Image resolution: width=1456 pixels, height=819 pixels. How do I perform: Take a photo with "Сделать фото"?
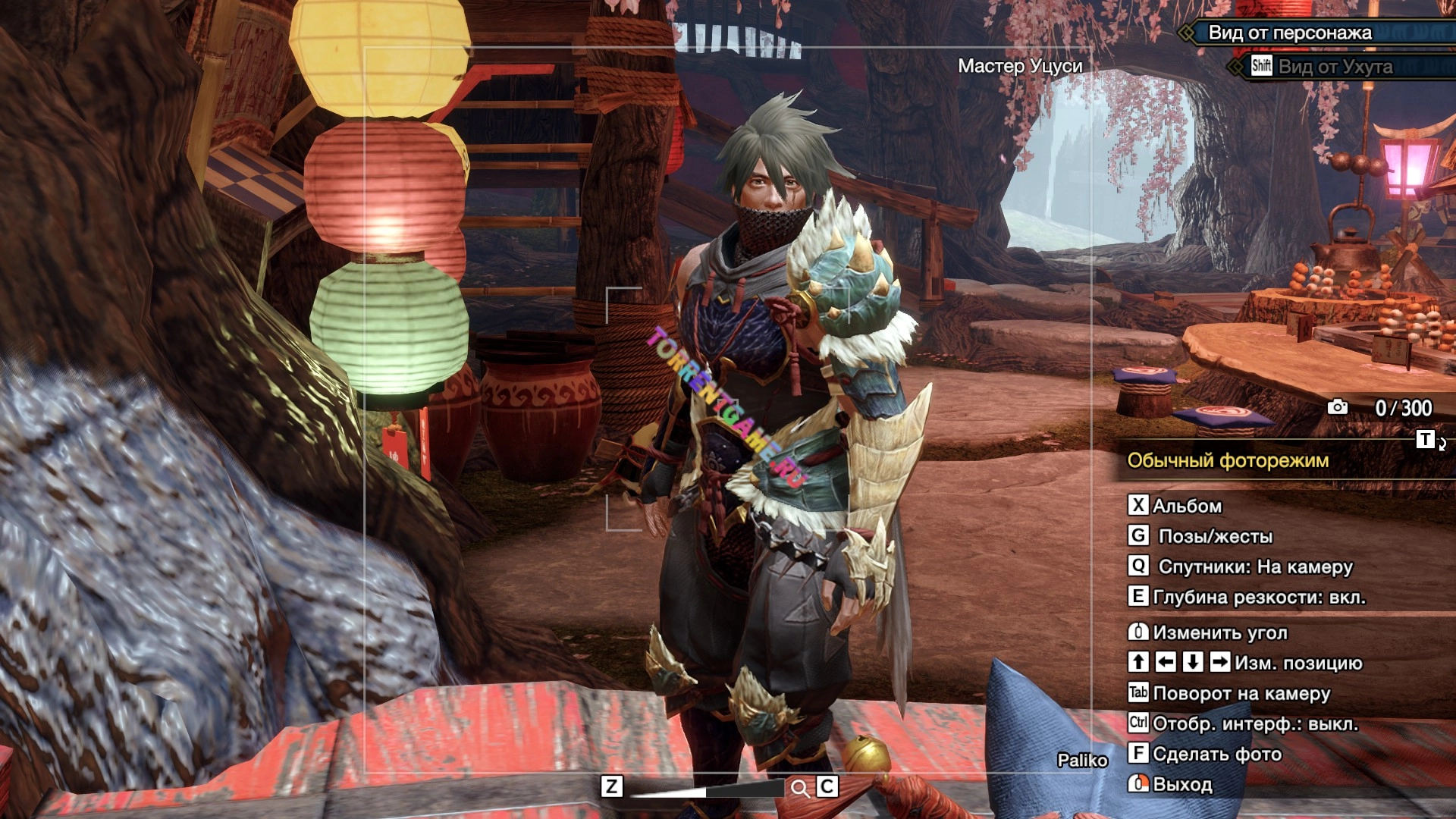pos(1216,754)
